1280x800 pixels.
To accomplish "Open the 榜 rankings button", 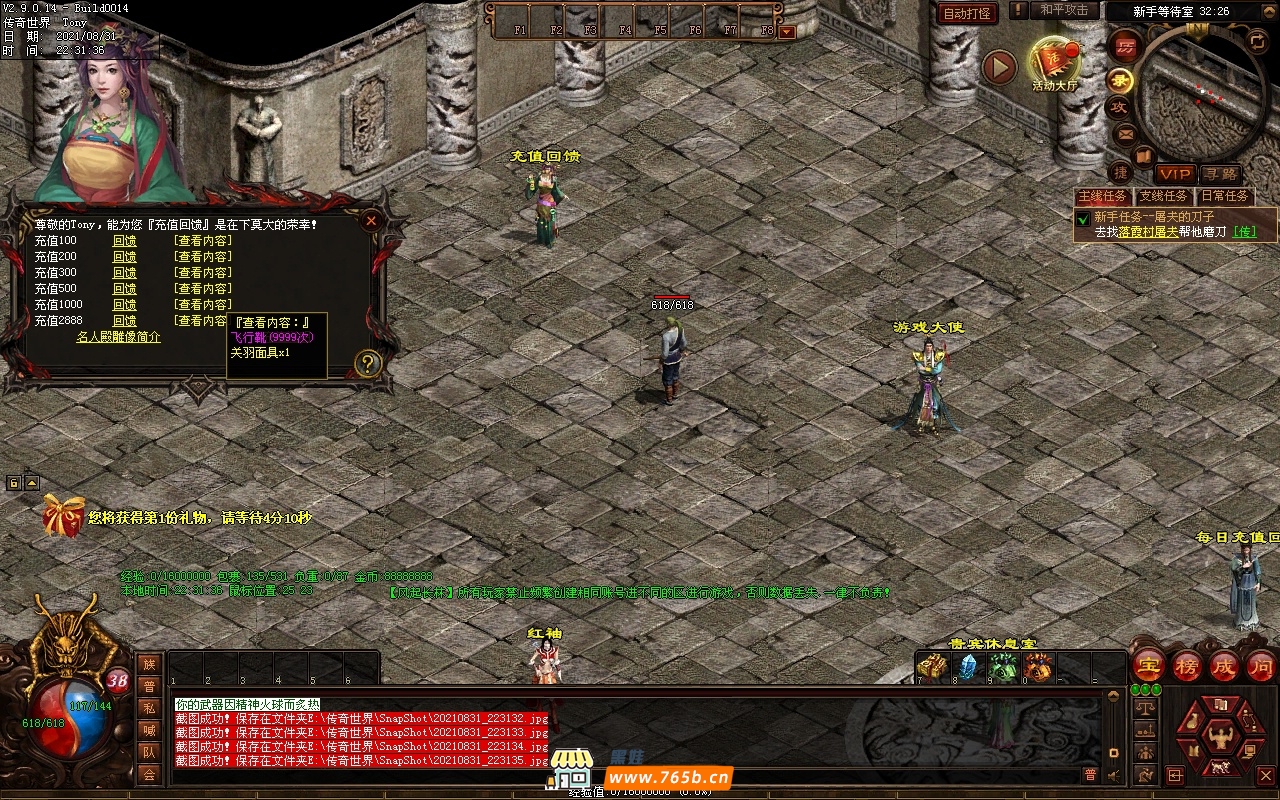I will tap(1187, 665).
